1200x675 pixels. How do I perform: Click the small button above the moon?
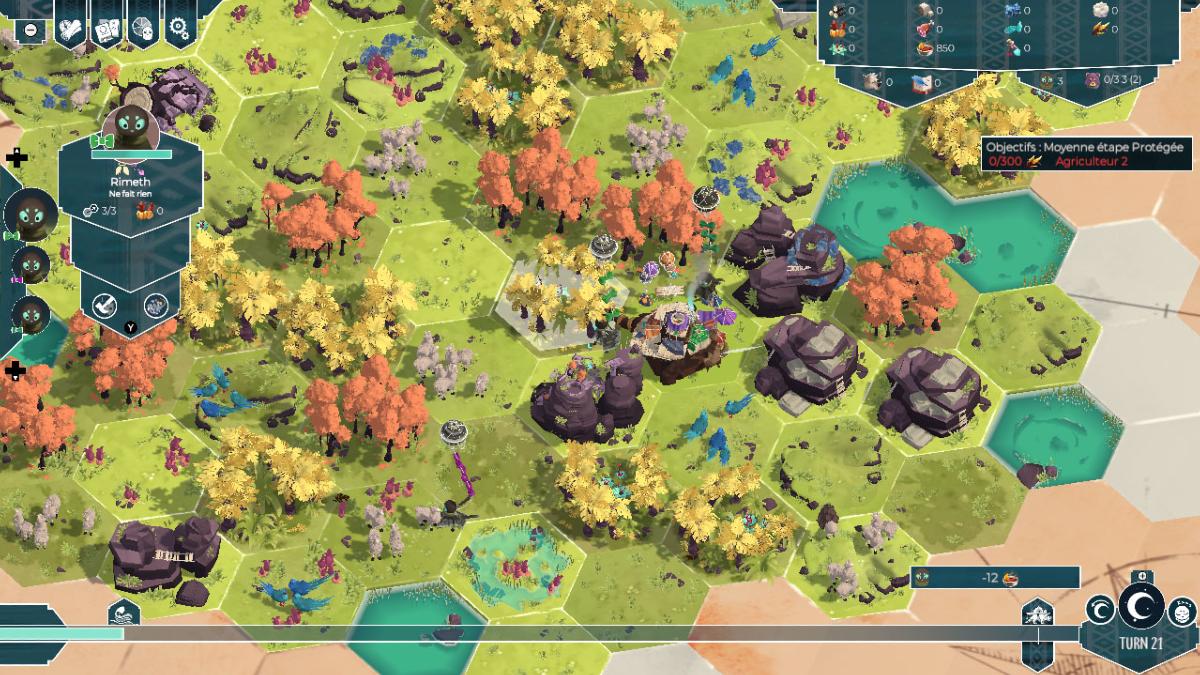click(1142, 575)
